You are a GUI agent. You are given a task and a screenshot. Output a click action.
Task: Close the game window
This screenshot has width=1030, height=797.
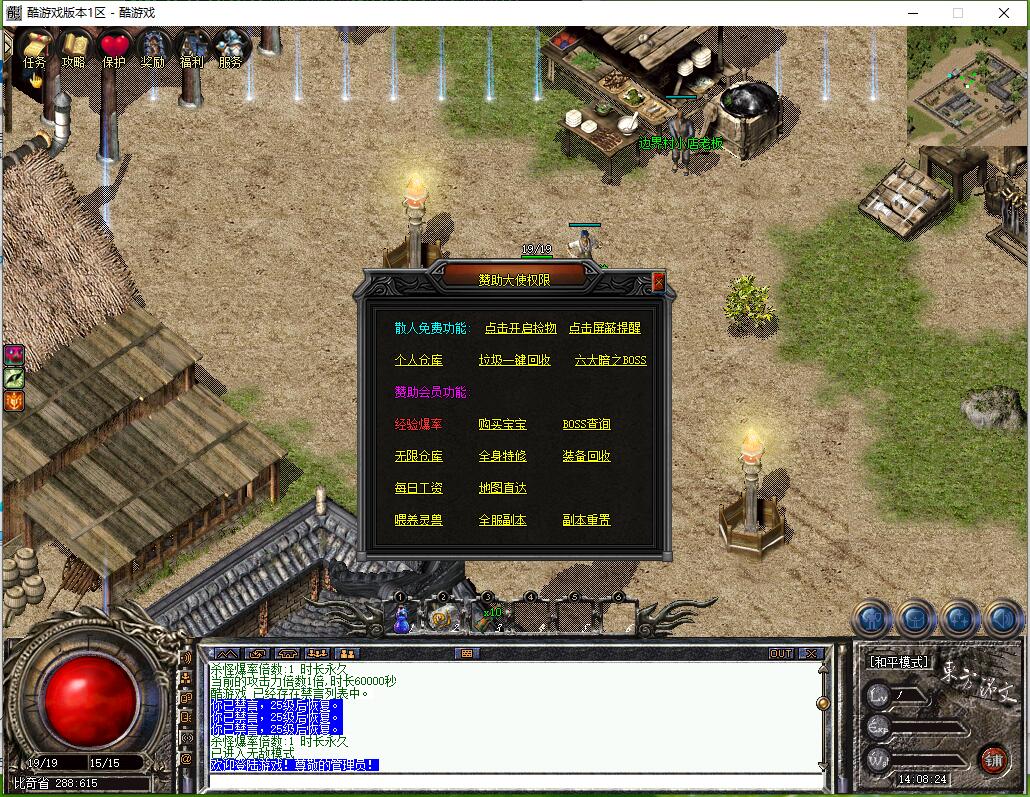click(x=1004, y=13)
